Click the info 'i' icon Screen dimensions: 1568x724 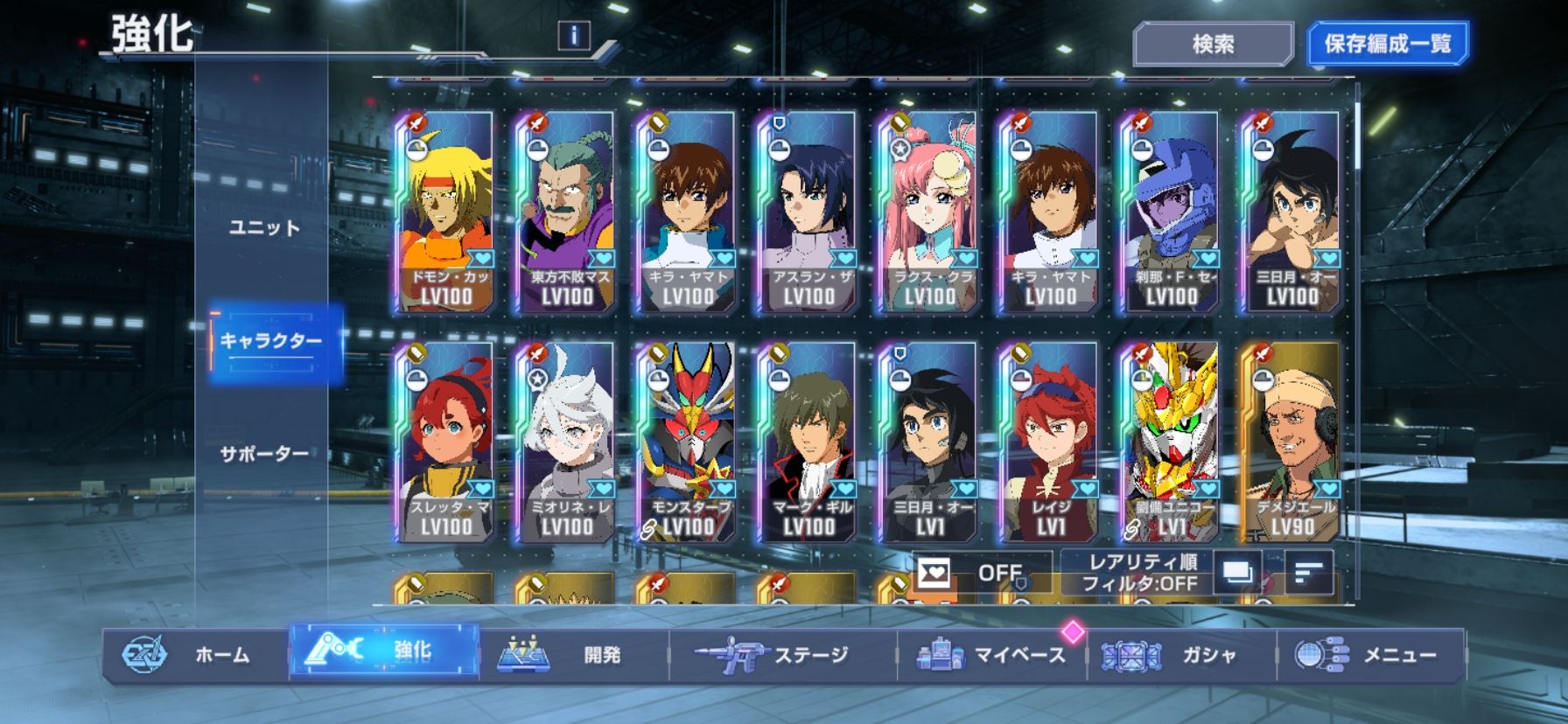(574, 35)
